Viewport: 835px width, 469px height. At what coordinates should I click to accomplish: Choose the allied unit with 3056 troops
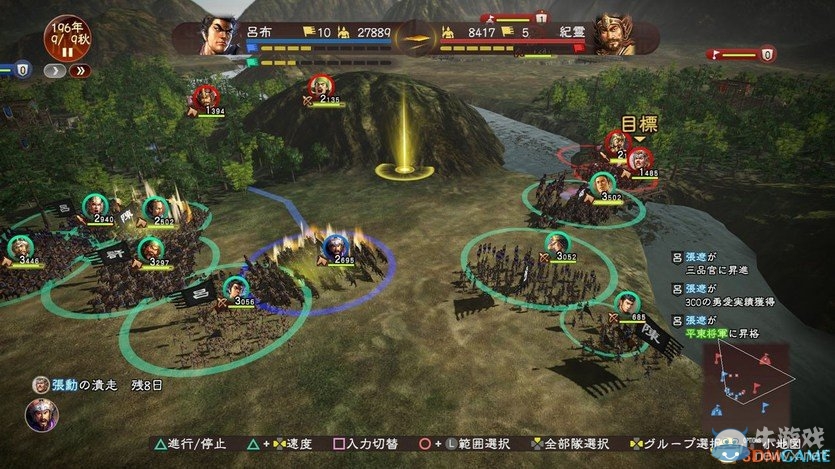click(x=235, y=286)
